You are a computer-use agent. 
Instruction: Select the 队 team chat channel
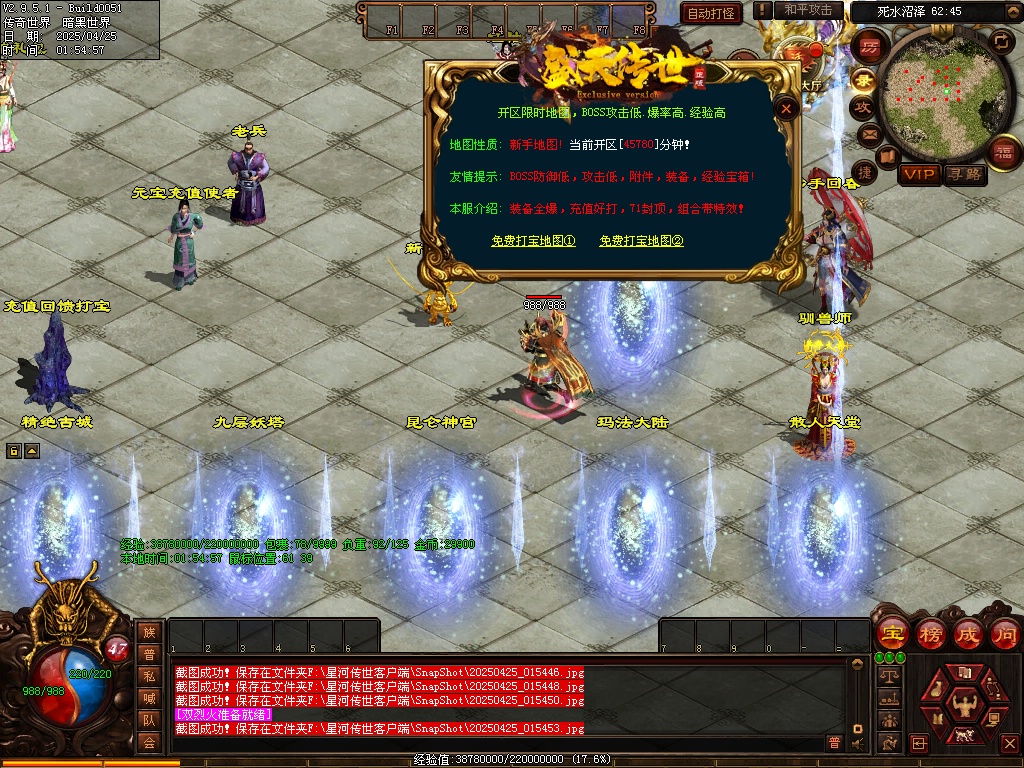(x=149, y=720)
